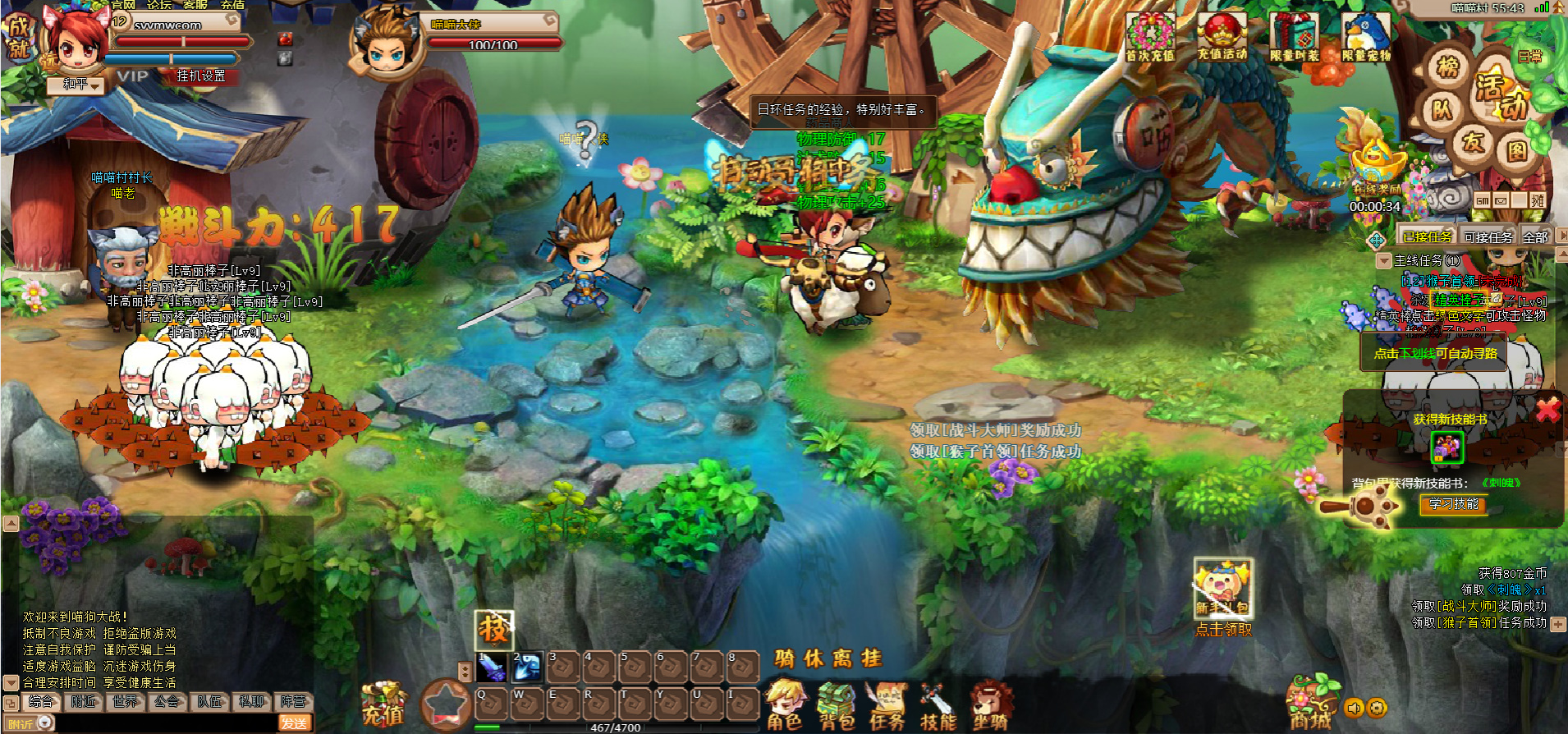Click 学习技能 to learn the skill
The height and width of the screenshot is (734, 1568).
coord(1453,504)
